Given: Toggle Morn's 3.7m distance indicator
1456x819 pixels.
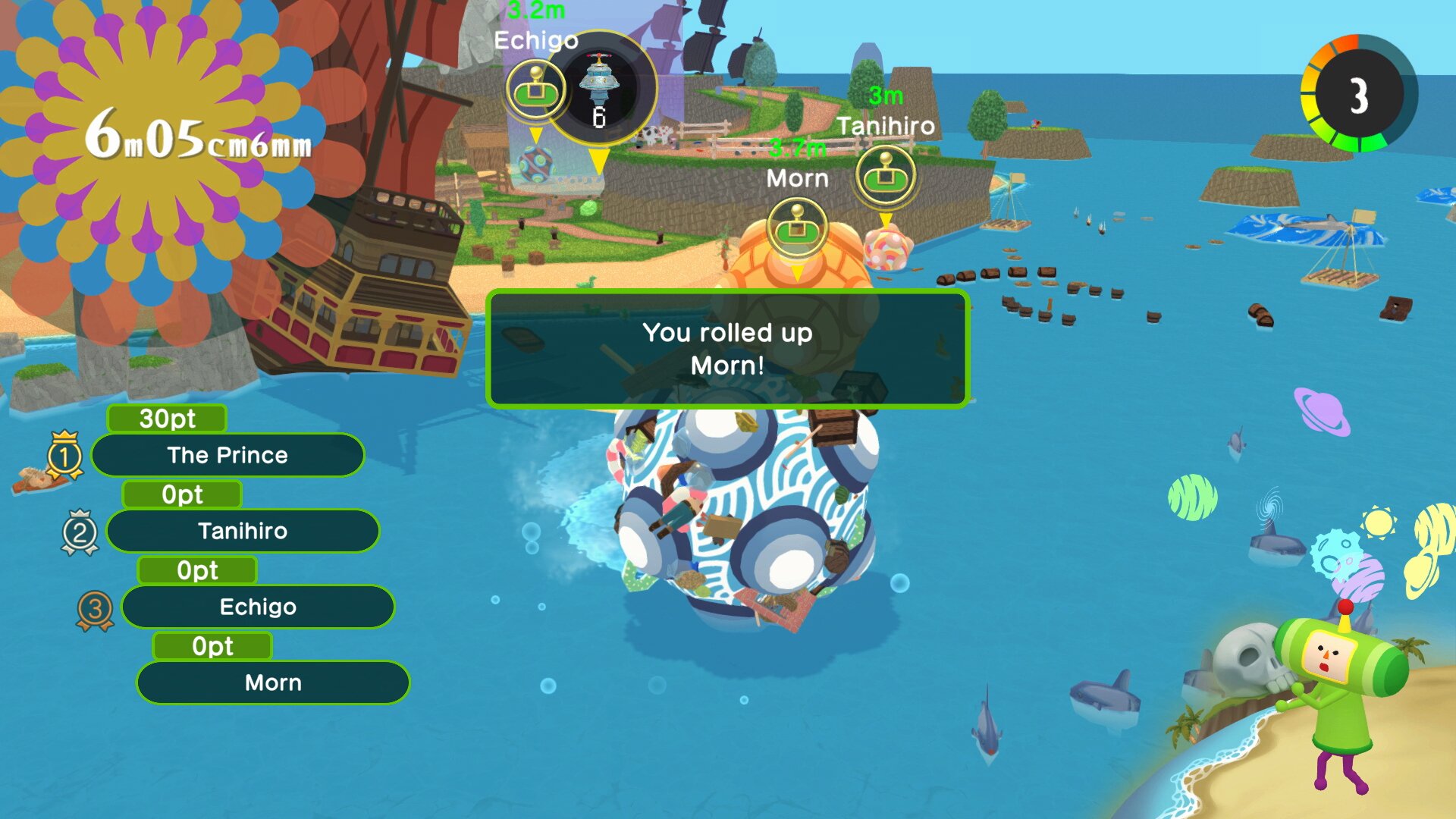Looking at the screenshot, I should (796, 149).
